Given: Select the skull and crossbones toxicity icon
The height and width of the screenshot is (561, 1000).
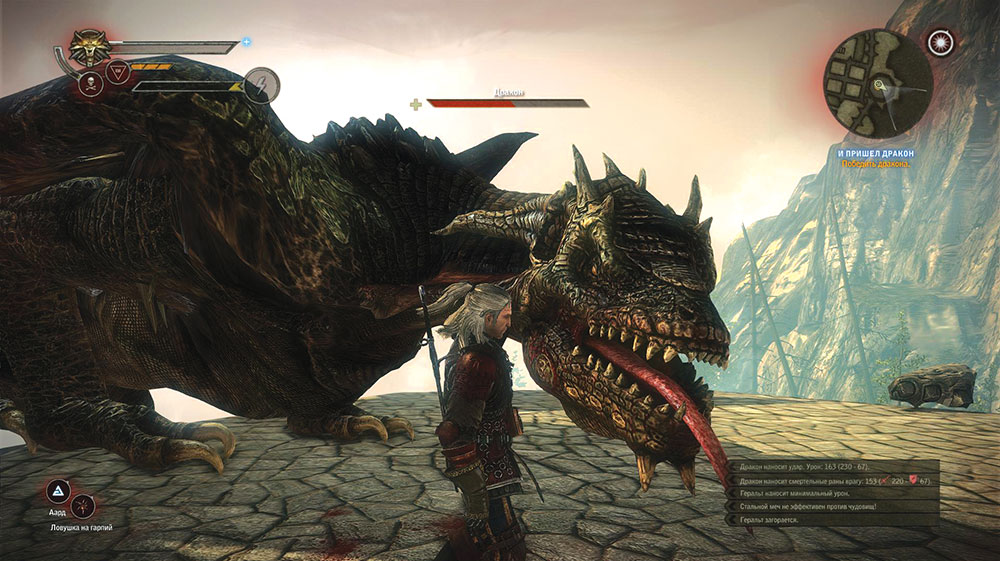Looking at the screenshot, I should coord(90,84).
